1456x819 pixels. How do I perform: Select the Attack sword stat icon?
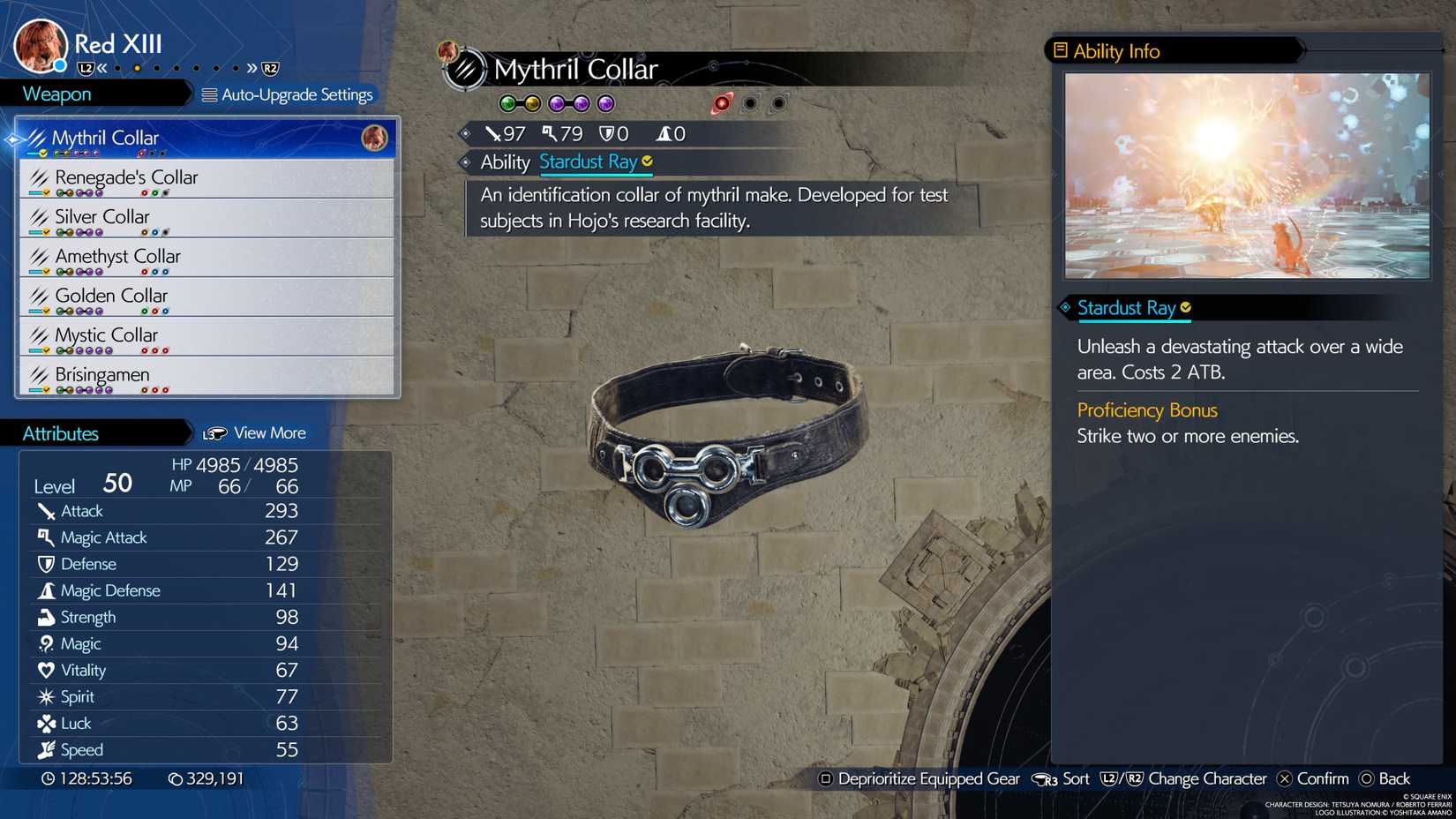coord(45,510)
